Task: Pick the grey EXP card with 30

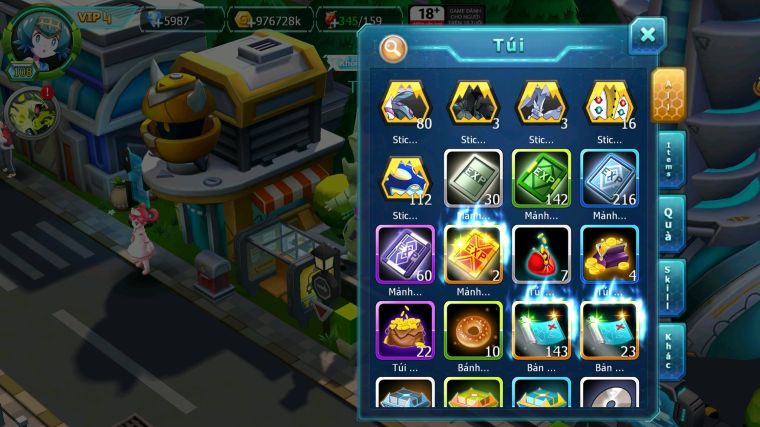Action: [x=473, y=178]
